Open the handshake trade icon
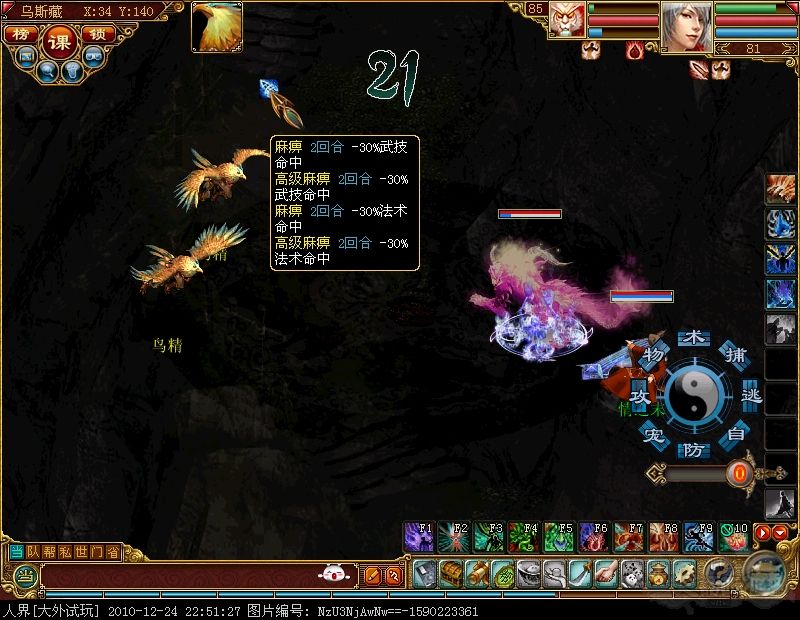 click(606, 574)
